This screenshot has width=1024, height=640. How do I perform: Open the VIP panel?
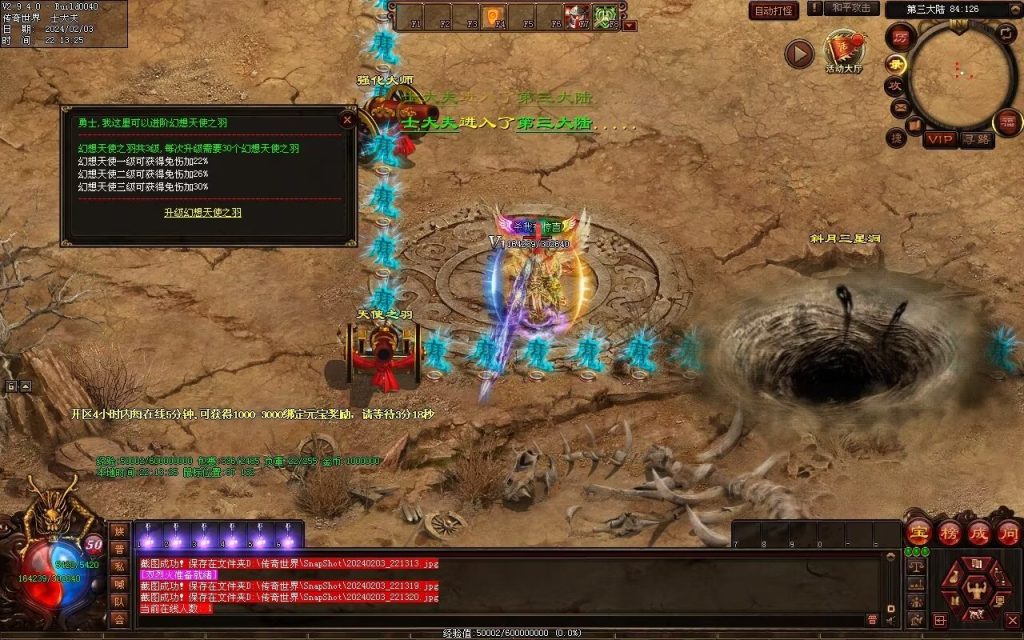(x=938, y=139)
